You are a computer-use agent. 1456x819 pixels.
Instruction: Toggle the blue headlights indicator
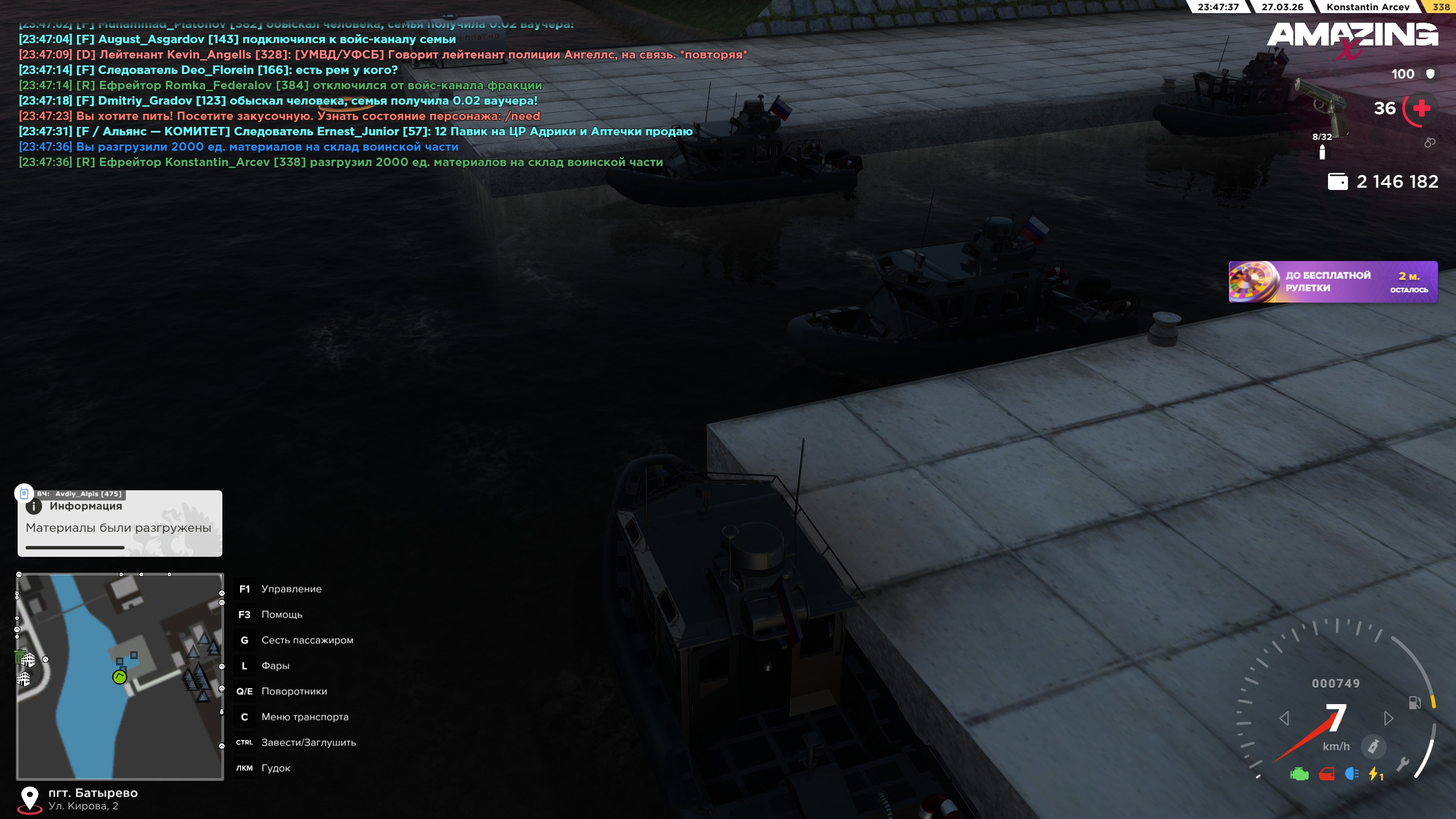click(x=1352, y=774)
